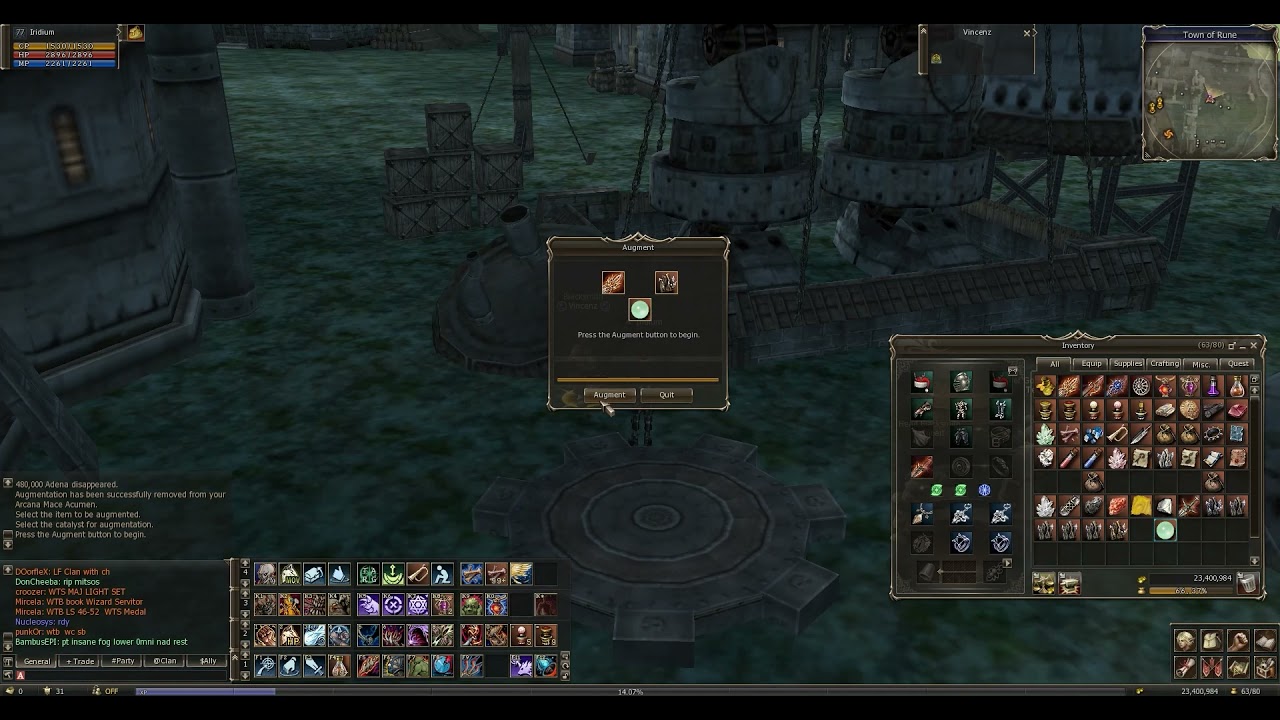This screenshot has height=720, width=1280.
Task: Quit the Augment dialog
Action: [x=666, y=395]
